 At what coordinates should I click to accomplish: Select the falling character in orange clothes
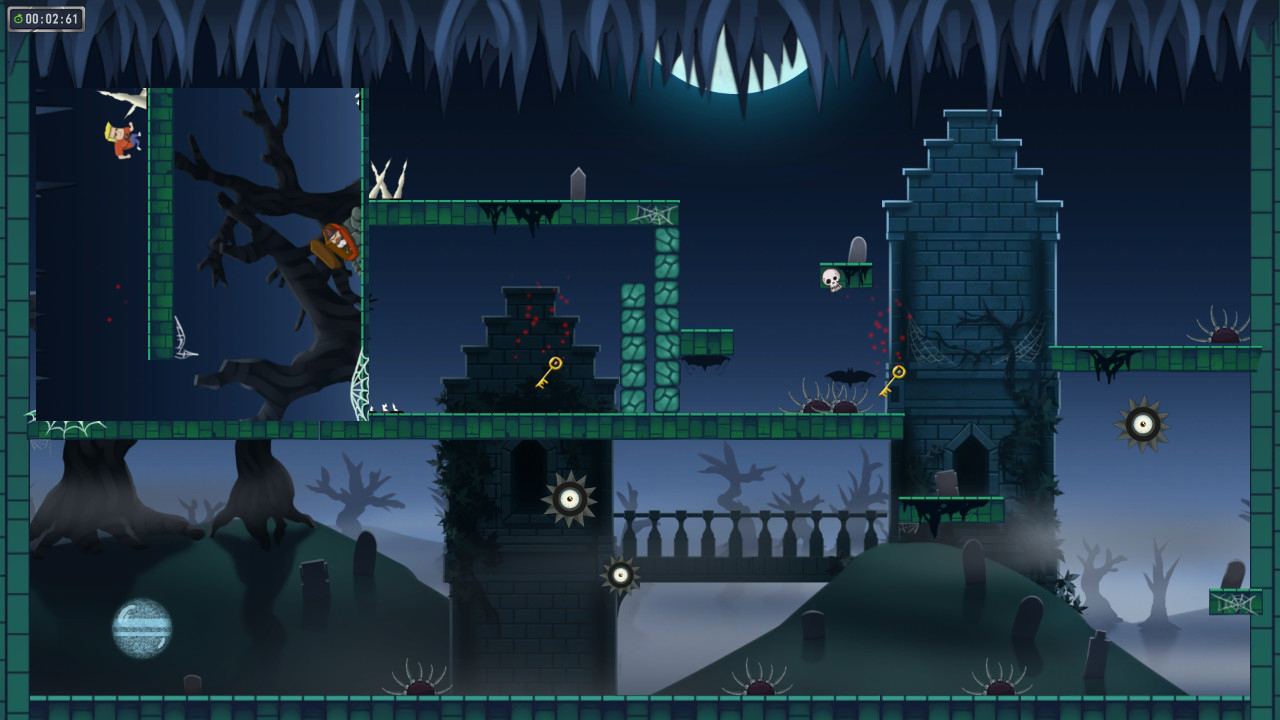(x=120, y=140)
